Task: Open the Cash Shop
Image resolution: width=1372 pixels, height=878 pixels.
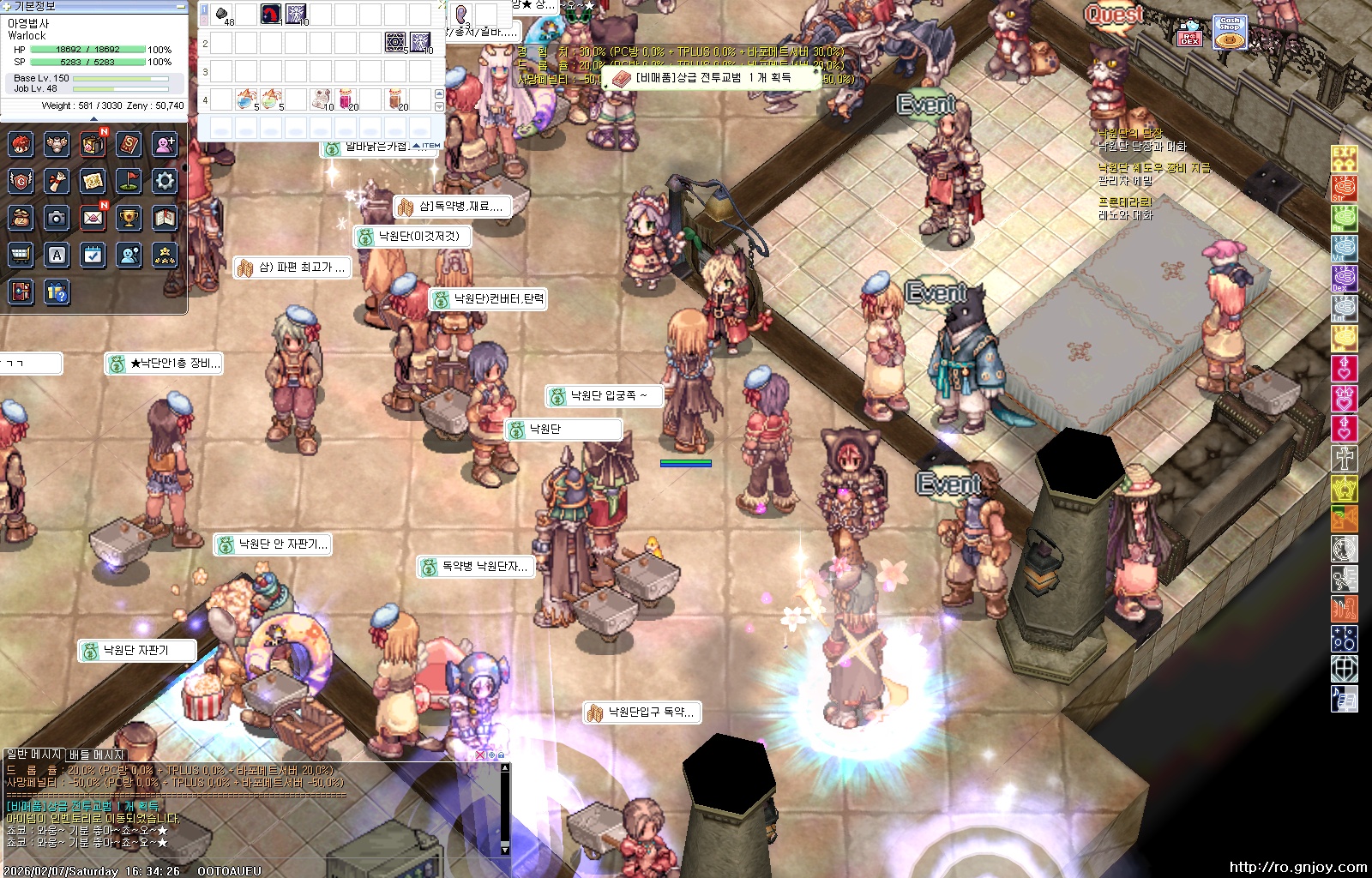Action: click(1230, 33)
